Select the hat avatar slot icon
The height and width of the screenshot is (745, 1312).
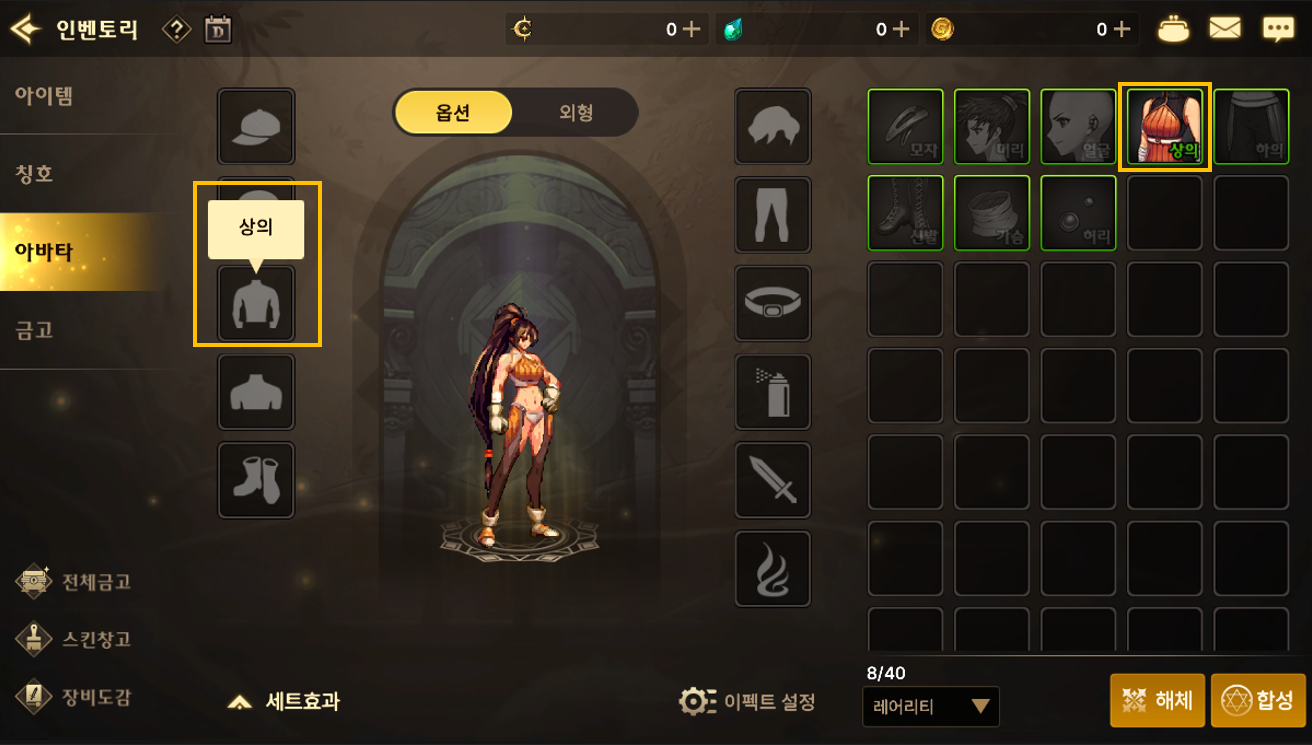[x=256, y=127]
